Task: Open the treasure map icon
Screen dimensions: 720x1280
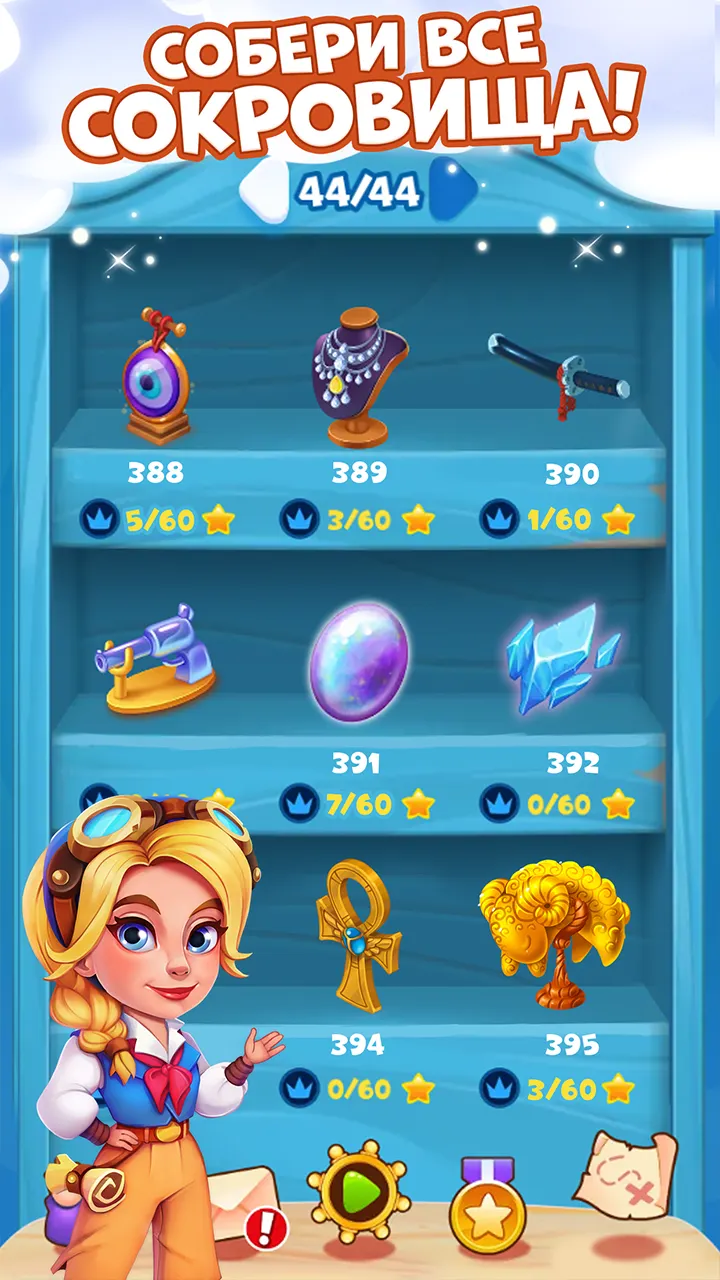Action: click(626, 1170)
